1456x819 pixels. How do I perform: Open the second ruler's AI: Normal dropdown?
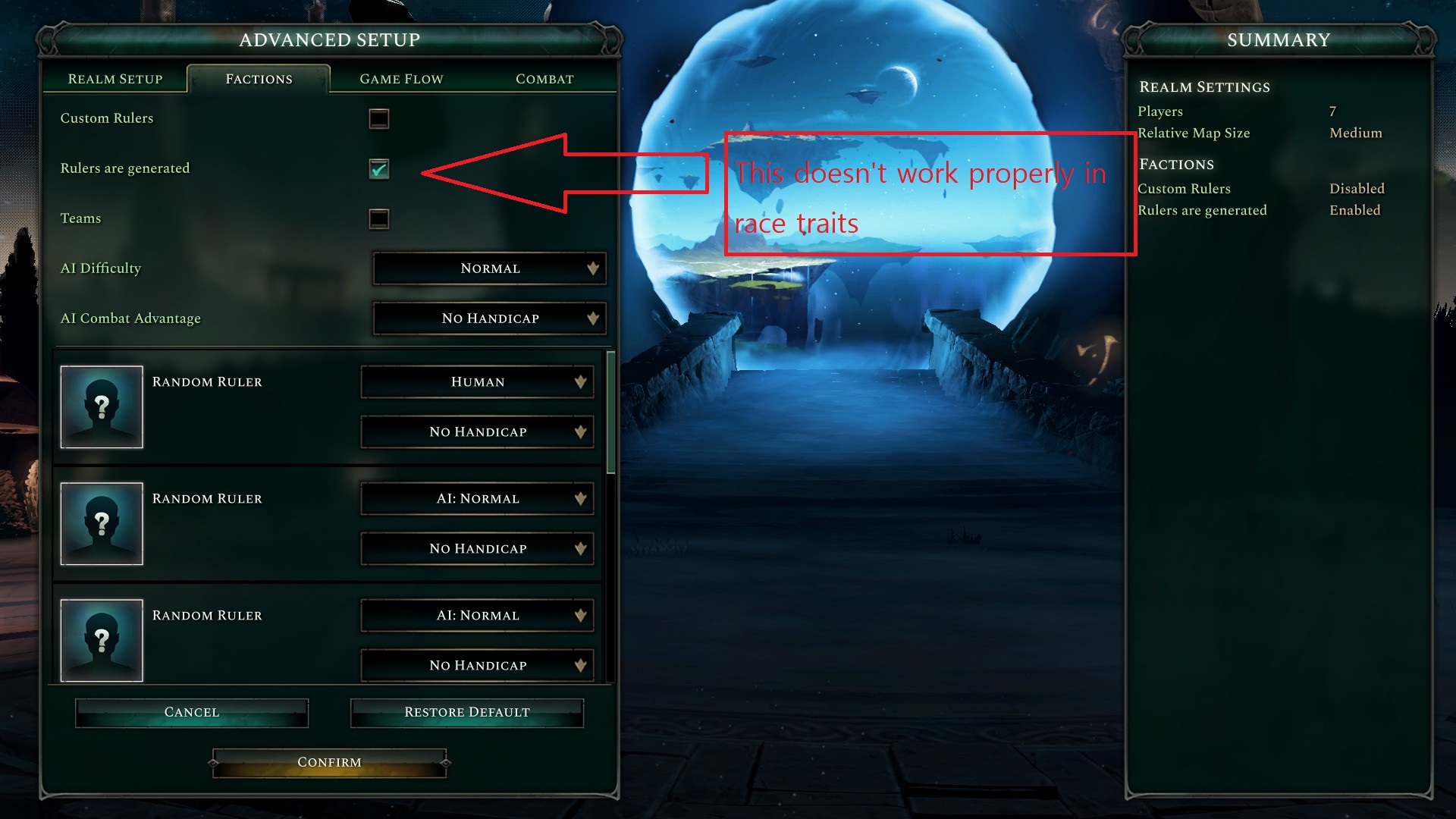476,498
